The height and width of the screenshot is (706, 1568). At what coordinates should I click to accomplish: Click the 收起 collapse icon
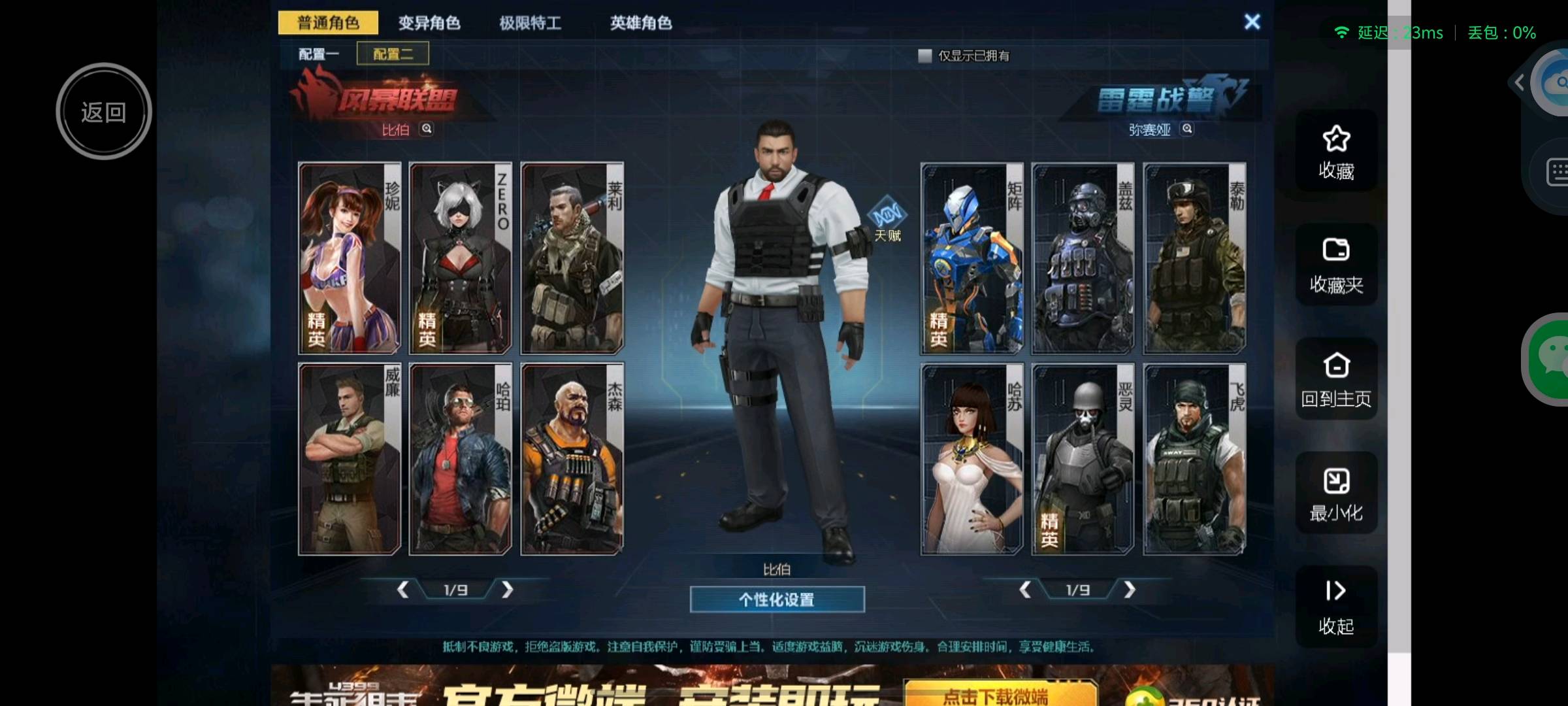tap(1337, 606)
